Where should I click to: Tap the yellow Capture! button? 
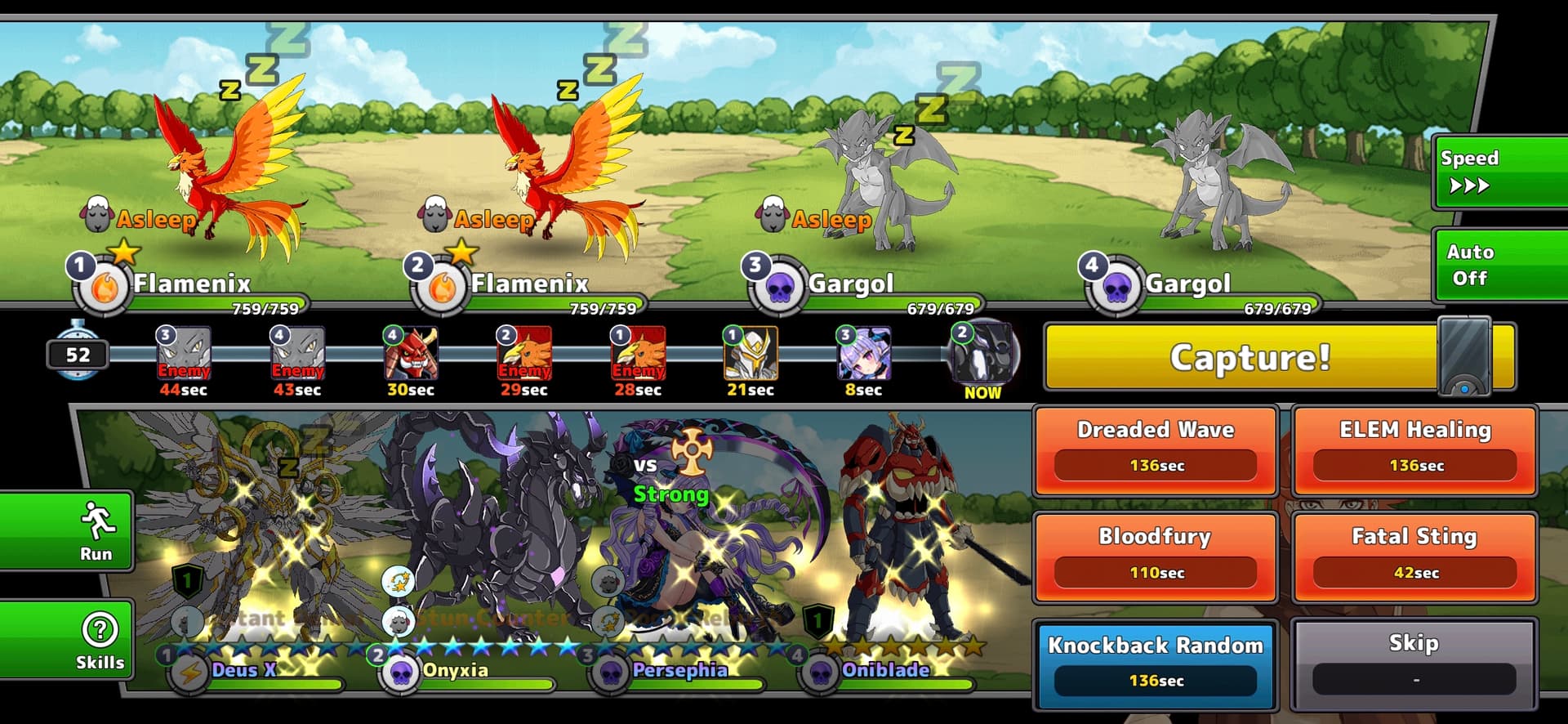click(1249, 357)
